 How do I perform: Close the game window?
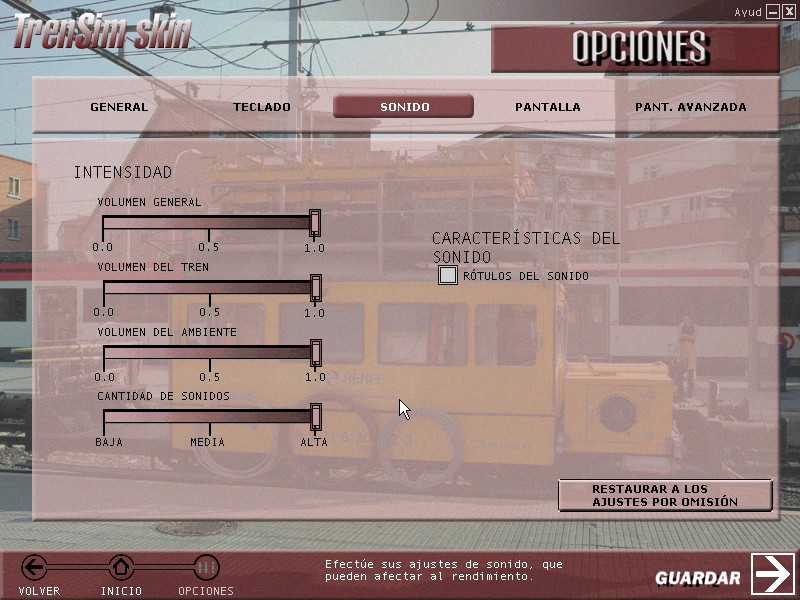click(x=789, y=11)
